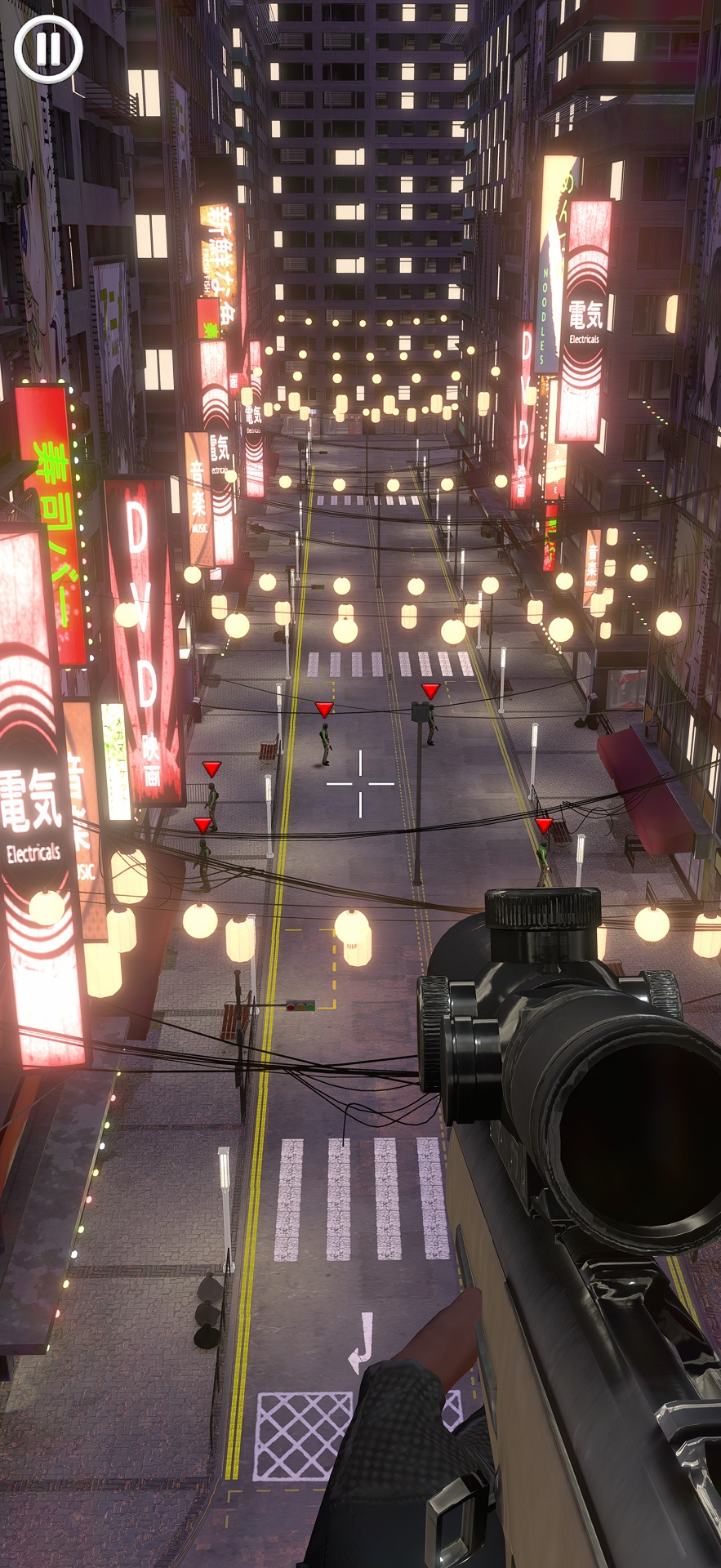
Task: Pause the game with the pause button
Action: [48, 48]
